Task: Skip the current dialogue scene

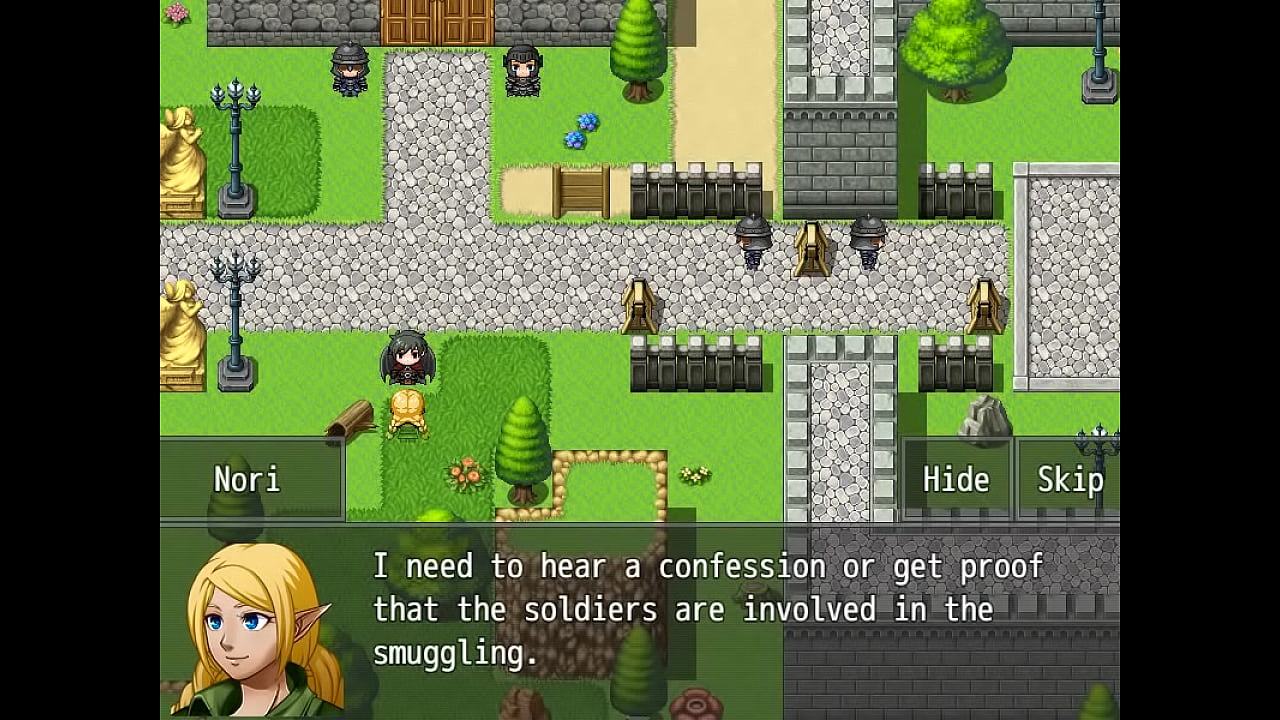Action: point(1069,480)
